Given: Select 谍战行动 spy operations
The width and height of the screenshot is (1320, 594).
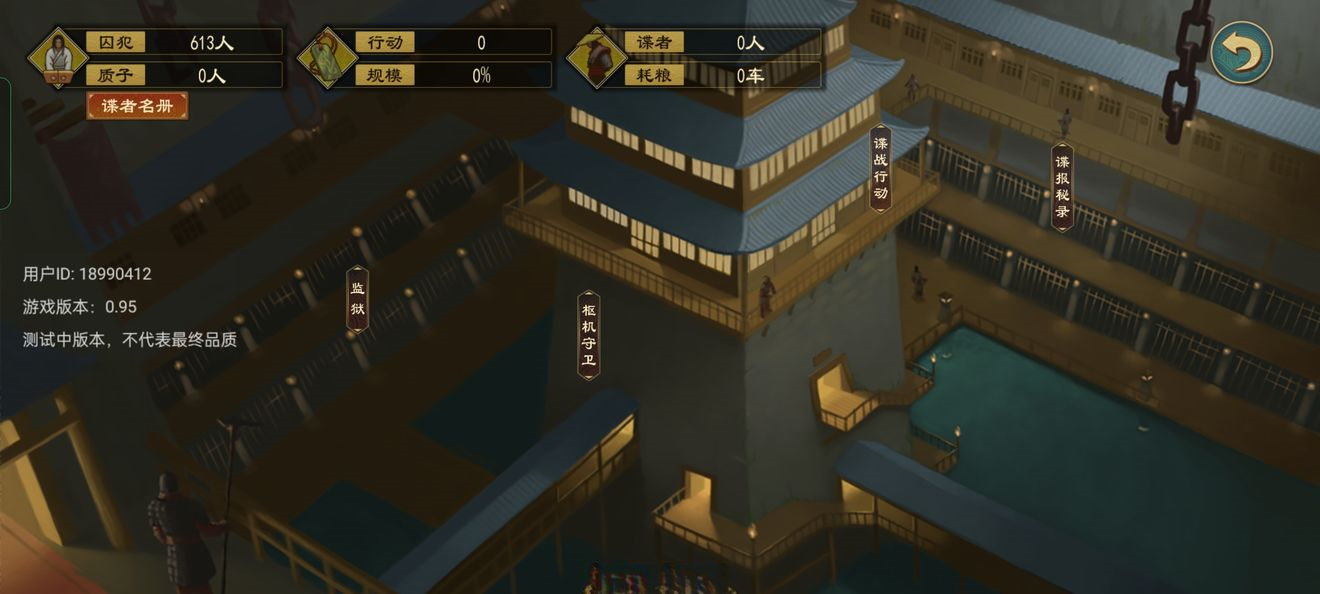Looking at the screenshot, I should click(880, 168).
